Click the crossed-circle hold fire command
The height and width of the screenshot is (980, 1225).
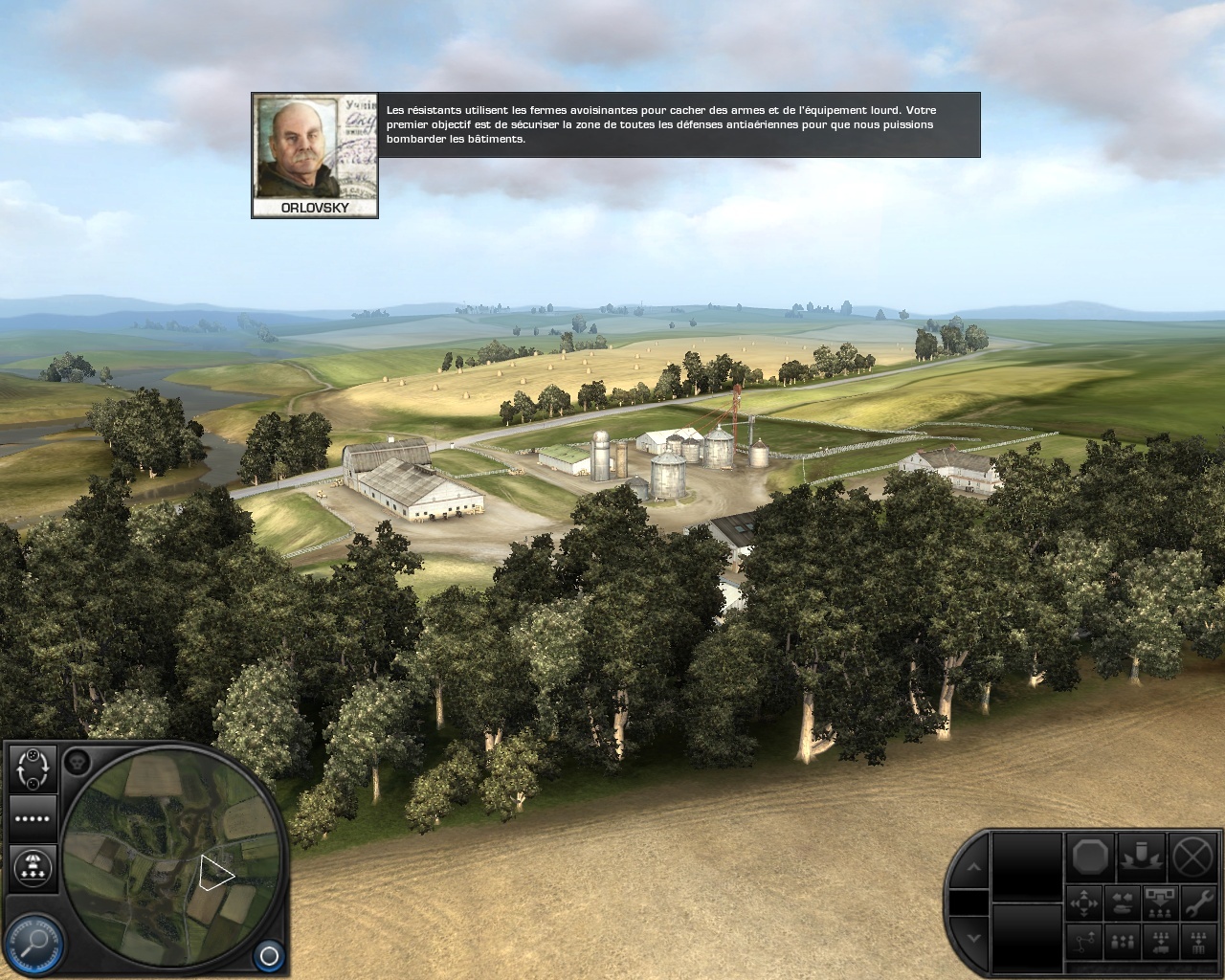pyautogui.click(x=1192, y=855)
